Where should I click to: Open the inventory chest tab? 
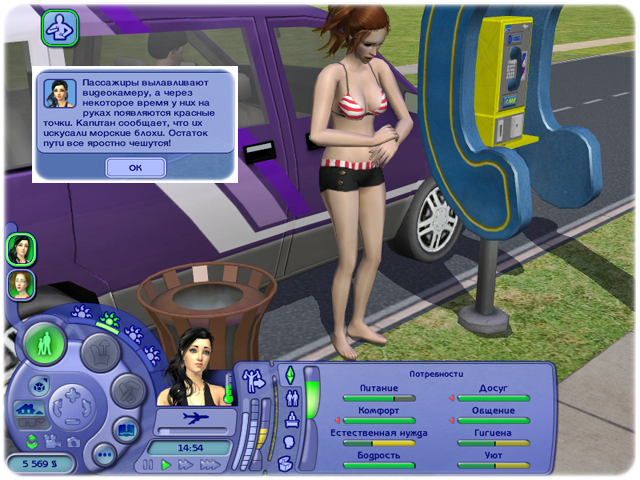click(286, 463)
